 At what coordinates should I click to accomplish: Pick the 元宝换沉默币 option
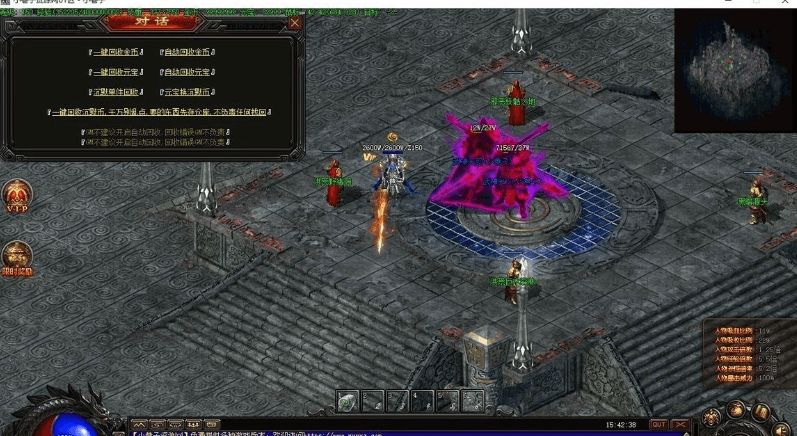point(188,91)
